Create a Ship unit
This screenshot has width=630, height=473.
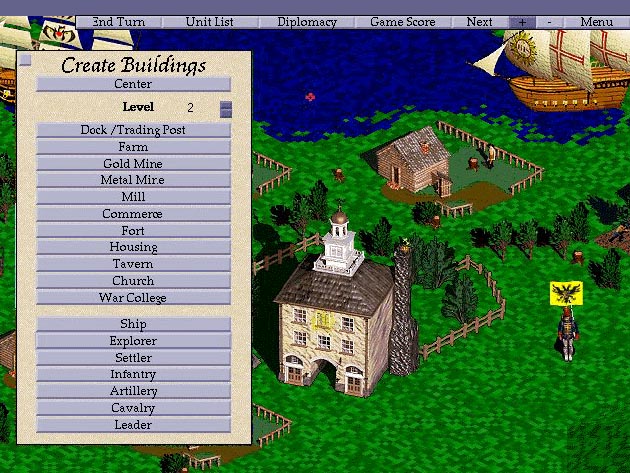tap(134, 324)
